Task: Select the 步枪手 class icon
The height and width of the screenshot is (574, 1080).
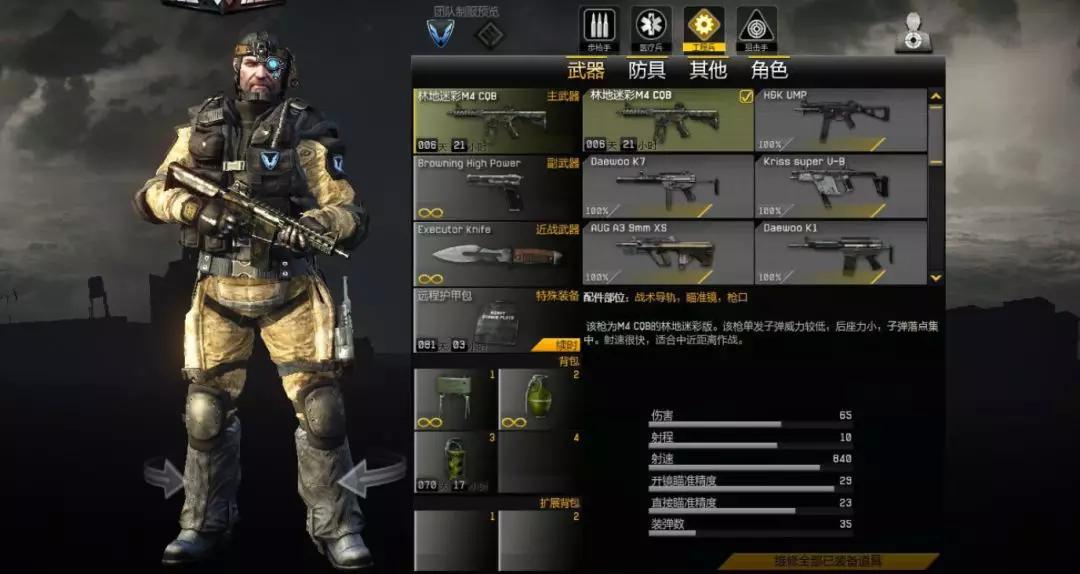Action: coord(600,27)
